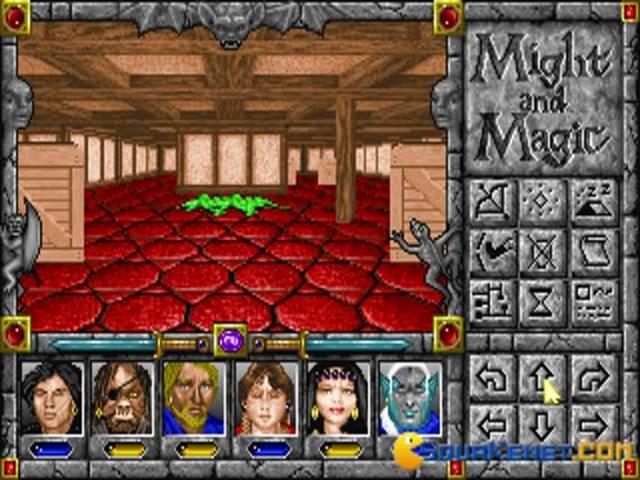Select the eye-patch character portrait
The width and height of the screenshot is (640, 480).
click(123, 398)
